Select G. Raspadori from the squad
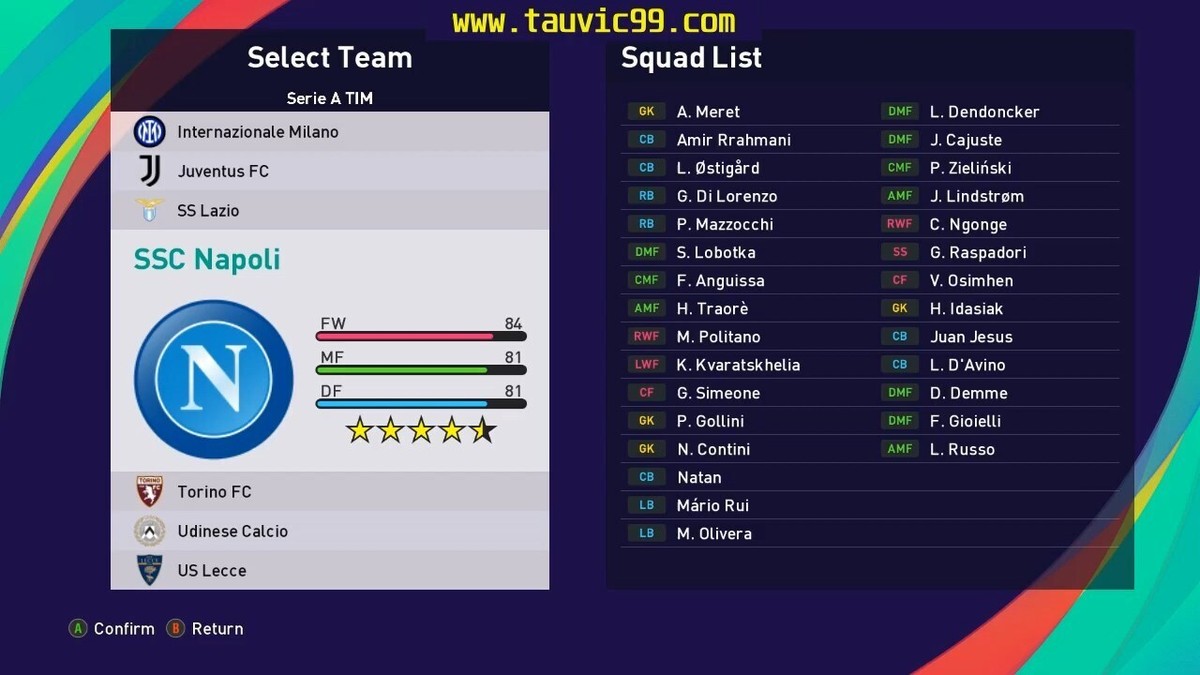The width and height of the screenshot is (1200, 675). 977,253
